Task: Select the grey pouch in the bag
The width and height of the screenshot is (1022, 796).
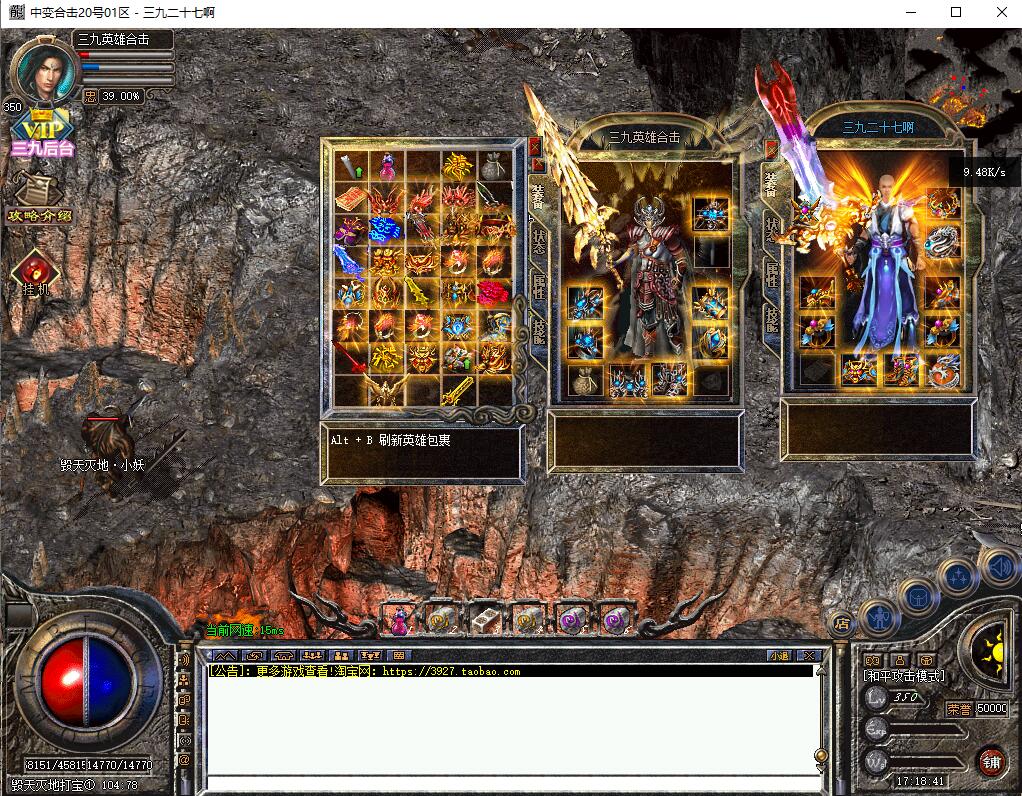Action: (490, 166)
